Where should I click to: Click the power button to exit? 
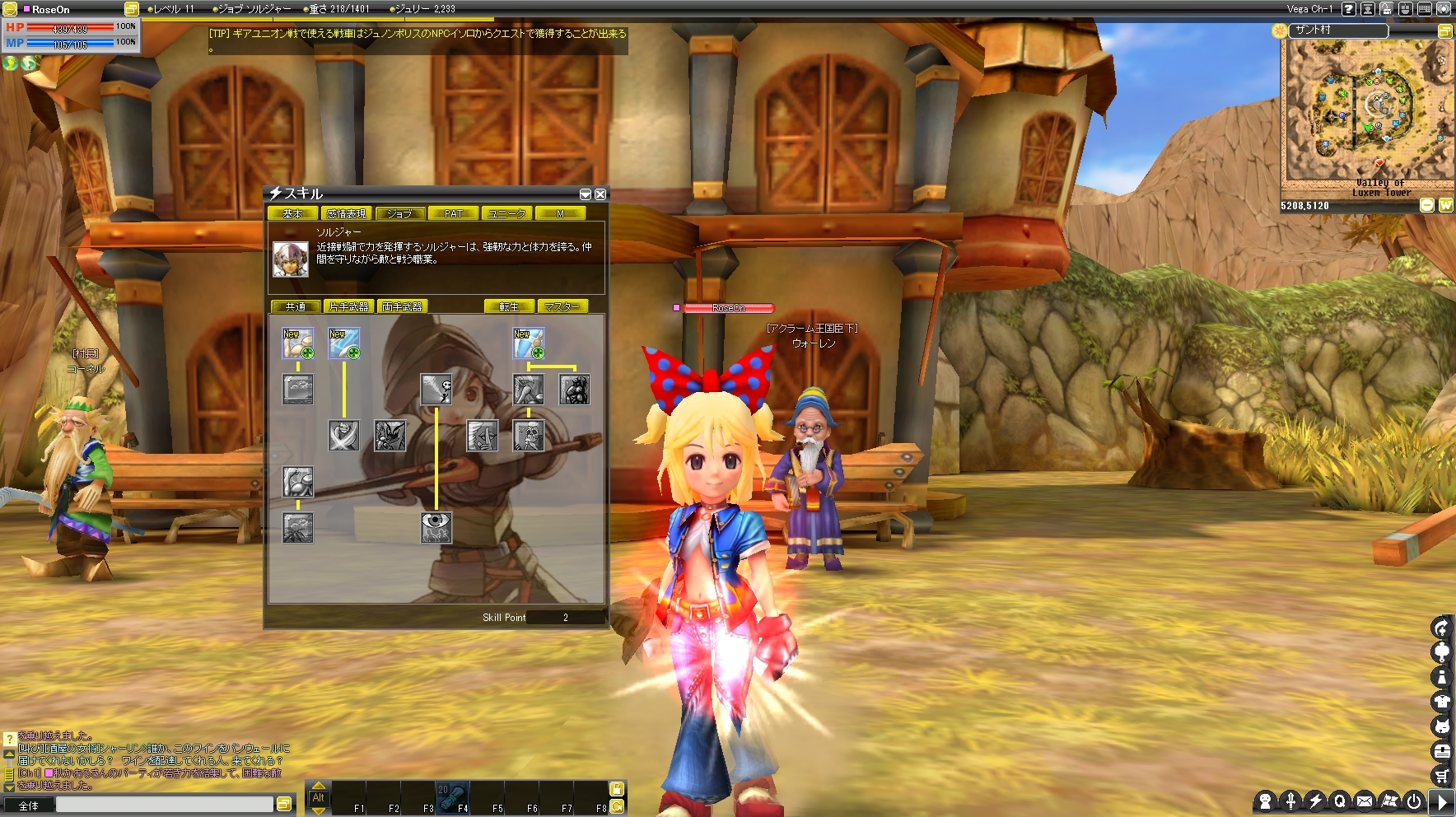pyautogui.click(x=1414, y=801)
